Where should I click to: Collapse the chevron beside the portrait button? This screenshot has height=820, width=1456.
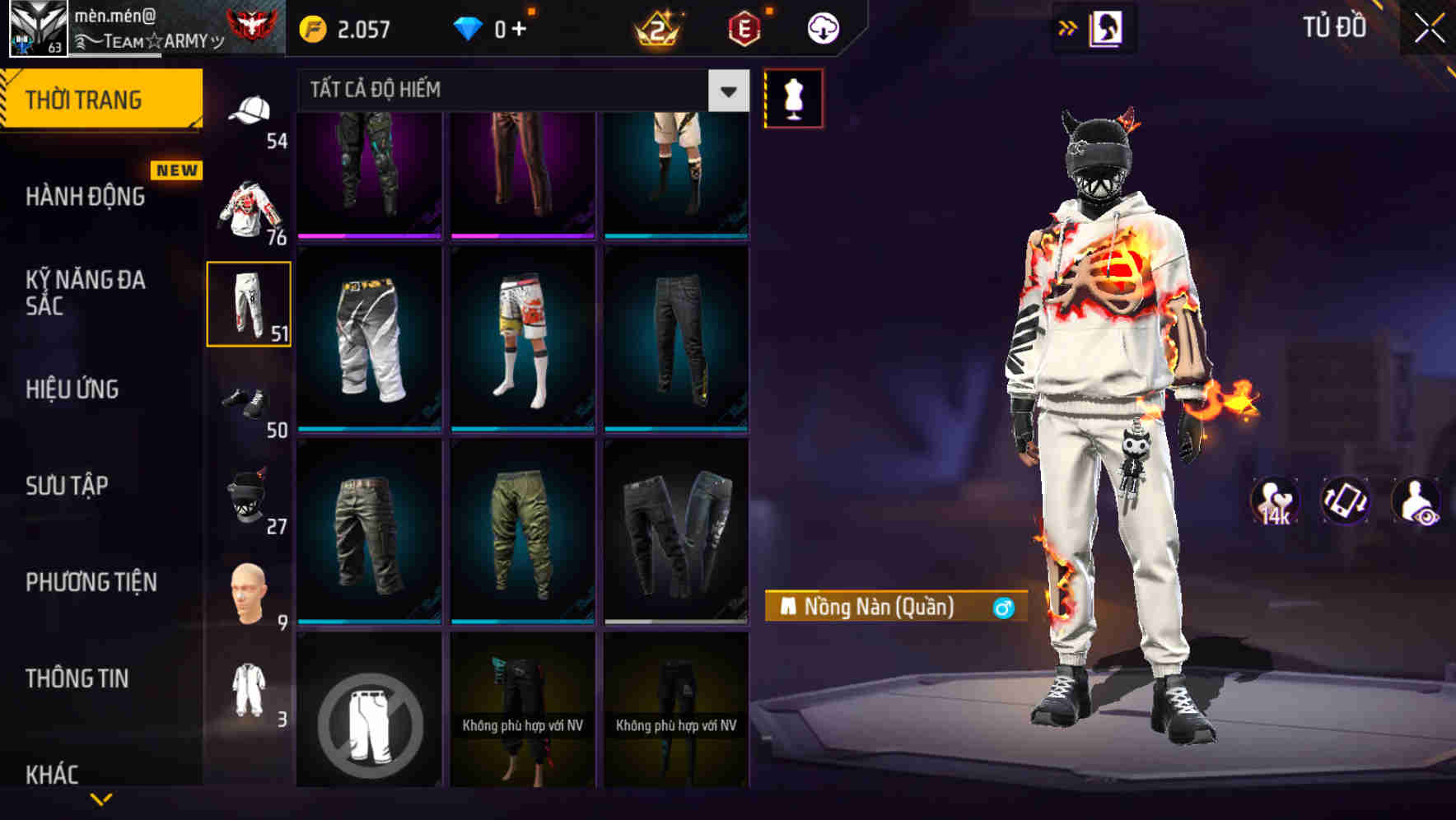[x=1068, y=27]
